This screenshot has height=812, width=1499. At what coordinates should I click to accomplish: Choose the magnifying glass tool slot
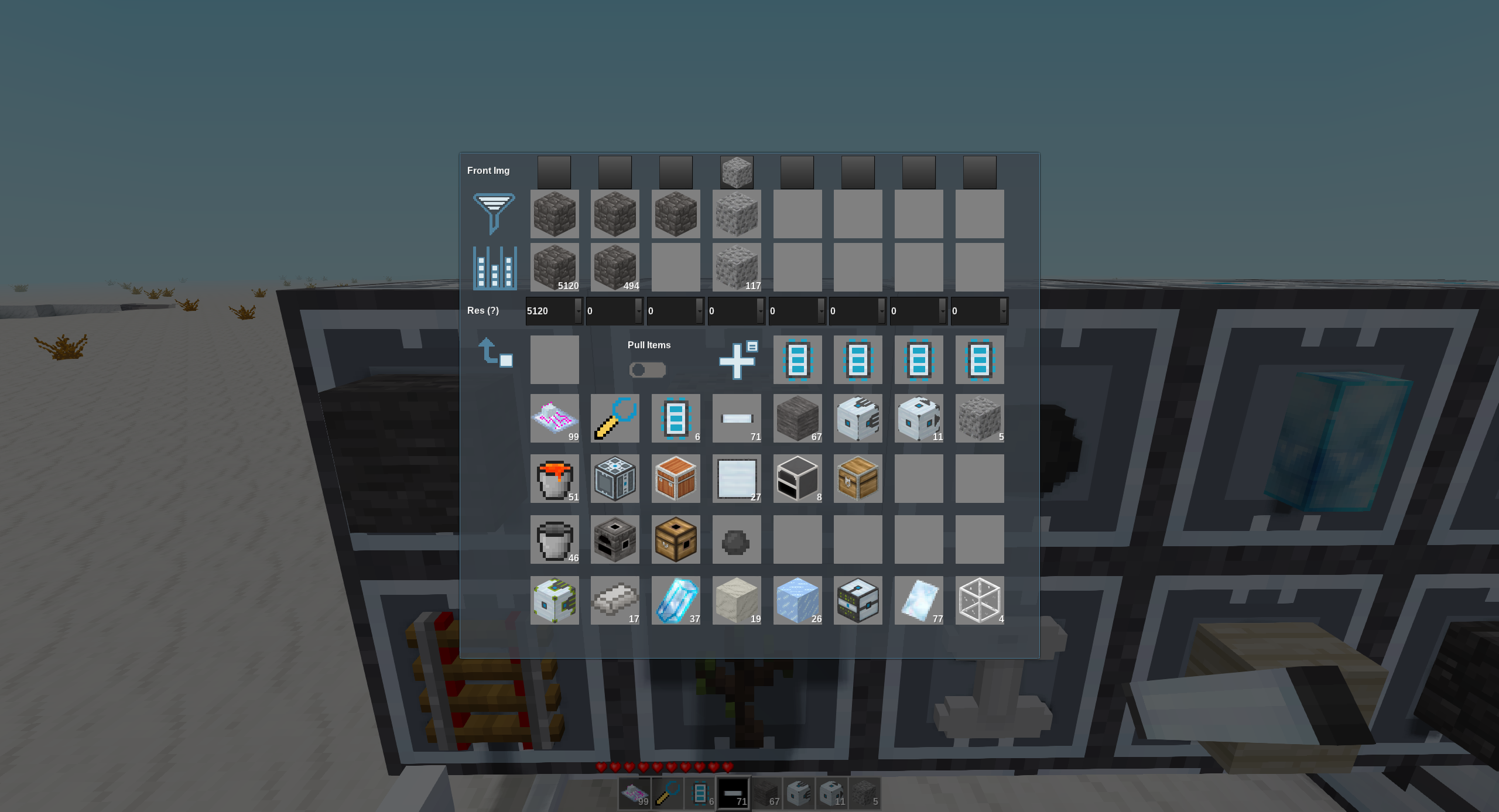(615, 418)
